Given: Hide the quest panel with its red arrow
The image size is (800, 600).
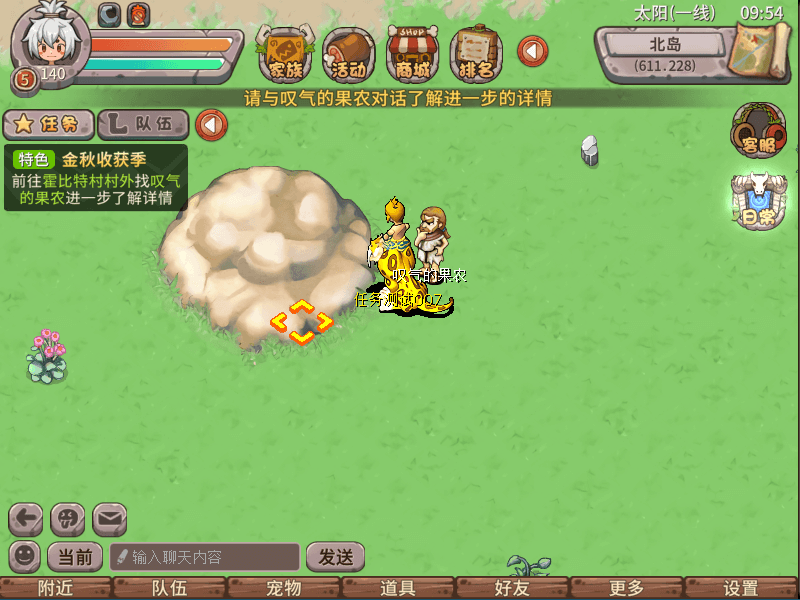Looking at the screenshot, I should [211, 125].
